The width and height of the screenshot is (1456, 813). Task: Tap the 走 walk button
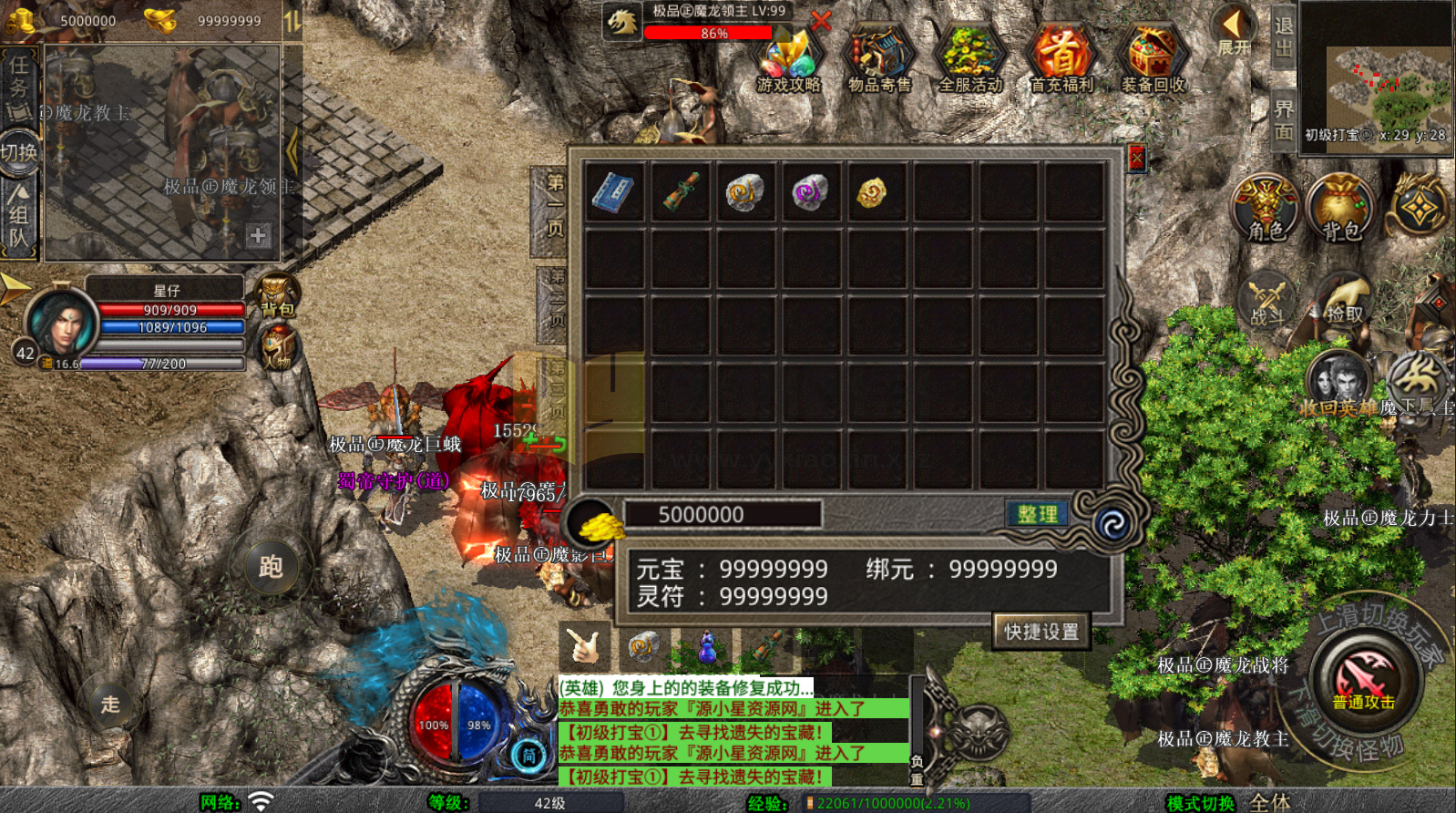(110, 704)
